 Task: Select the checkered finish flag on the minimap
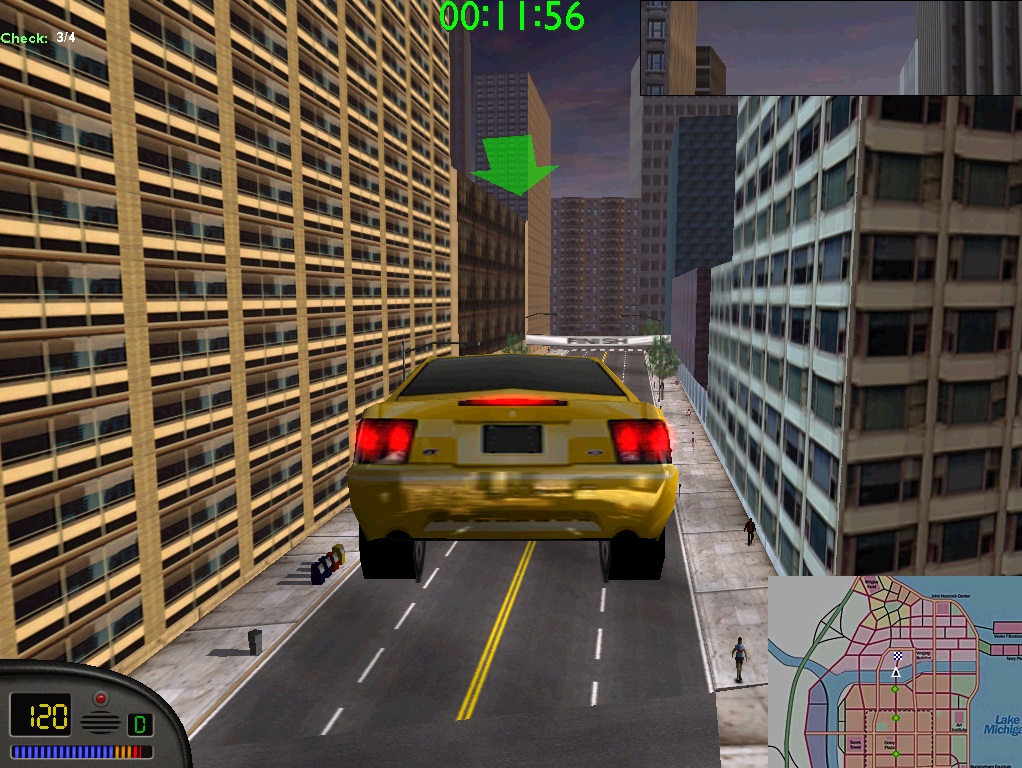(x=897, y=657)
